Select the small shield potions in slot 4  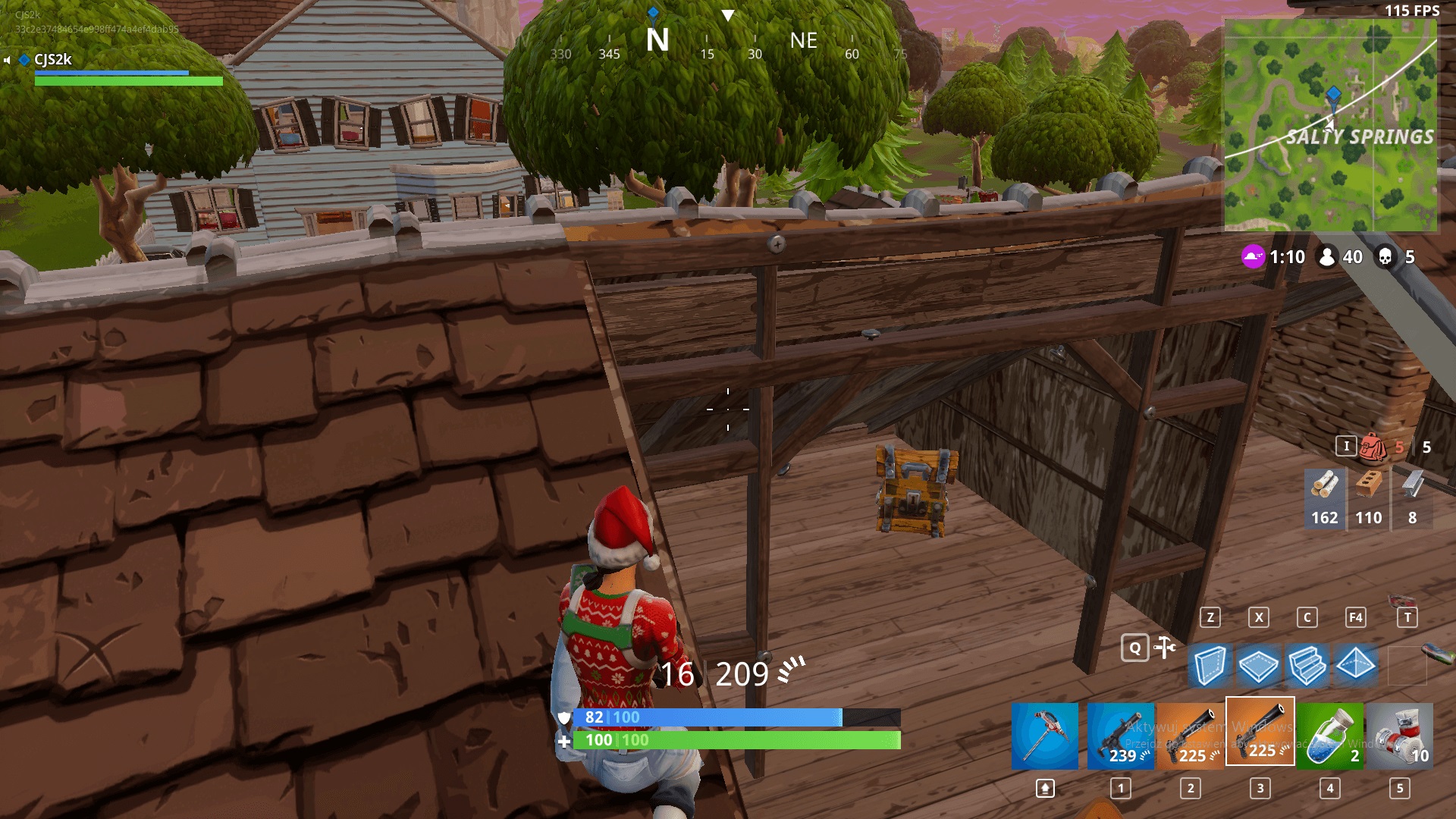(1329, 736)
